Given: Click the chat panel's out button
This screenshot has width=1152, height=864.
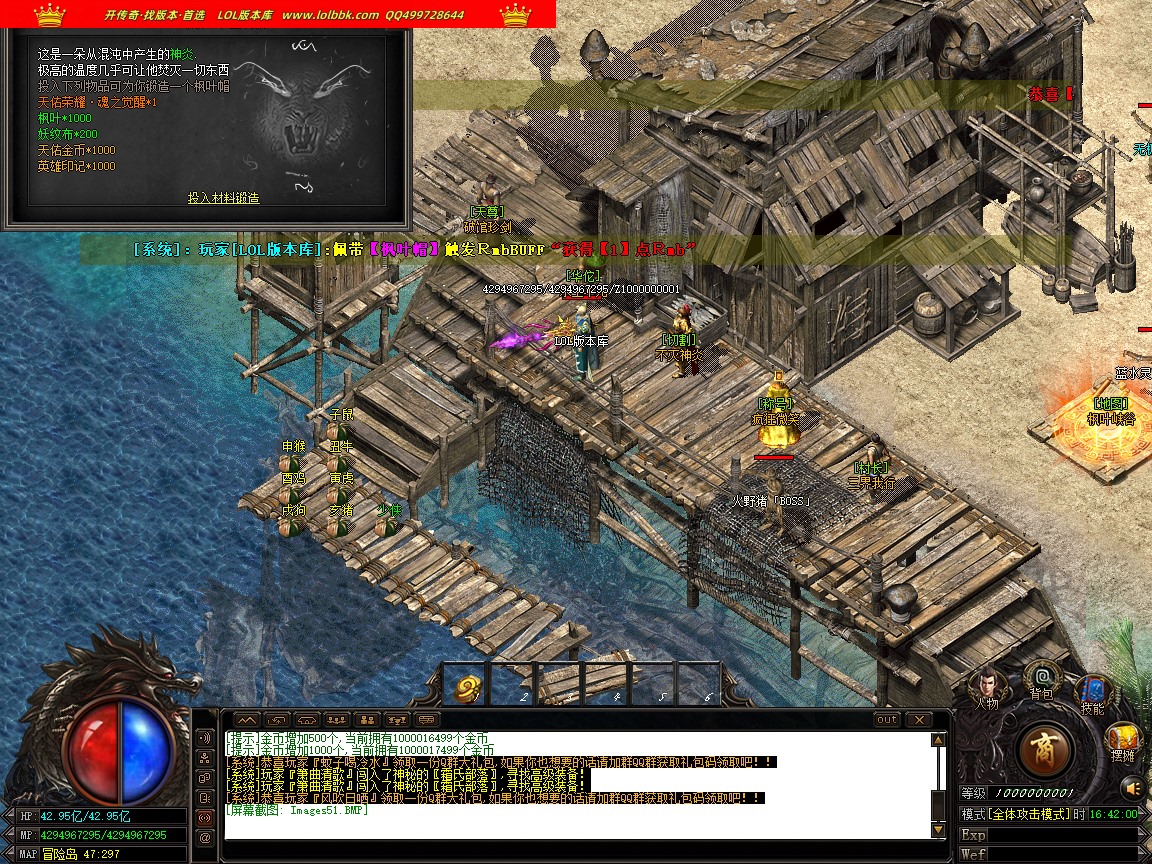Looking at the screenshot, I should point(887,719).
